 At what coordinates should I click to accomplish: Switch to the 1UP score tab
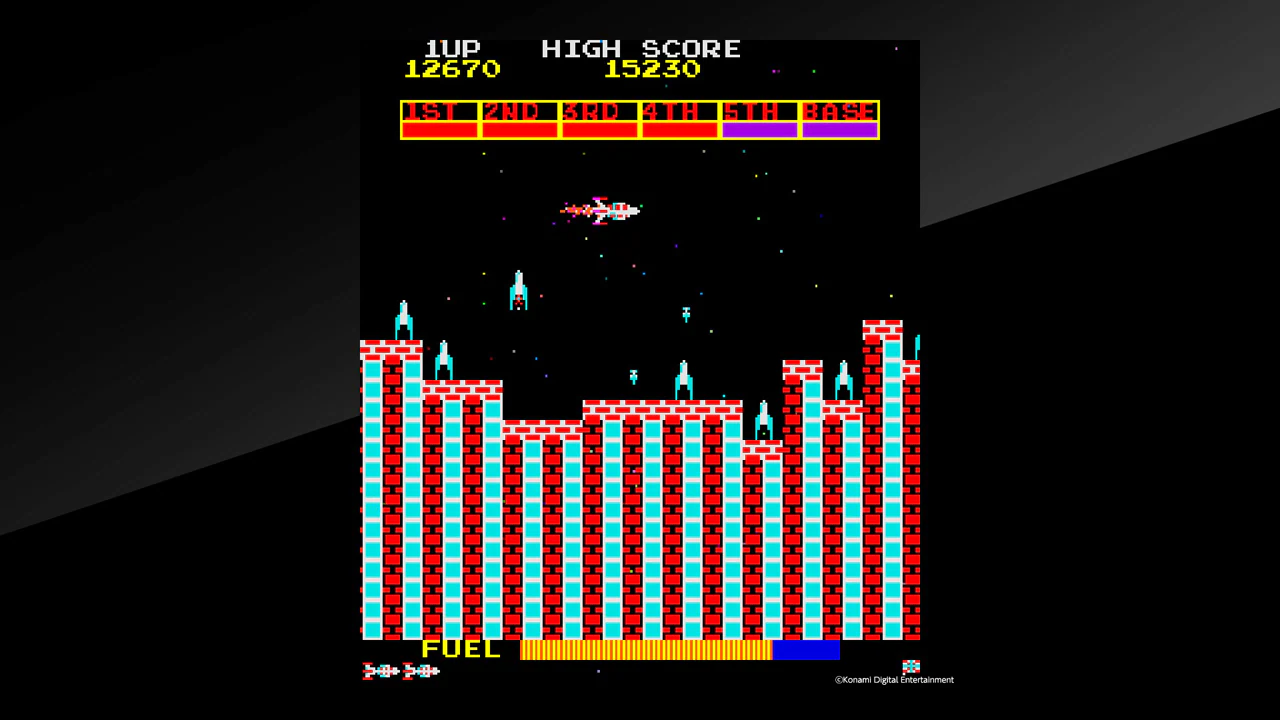click(452, 48)
